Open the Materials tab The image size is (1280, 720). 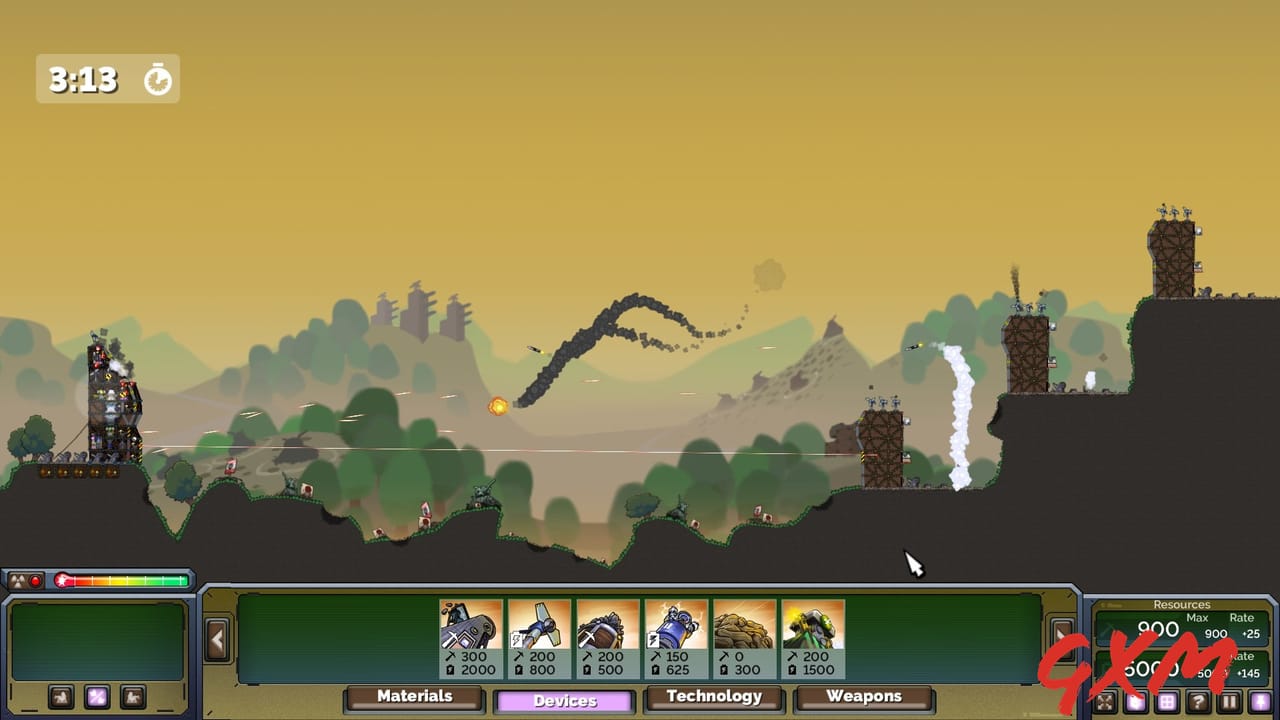tap(413, 697)
